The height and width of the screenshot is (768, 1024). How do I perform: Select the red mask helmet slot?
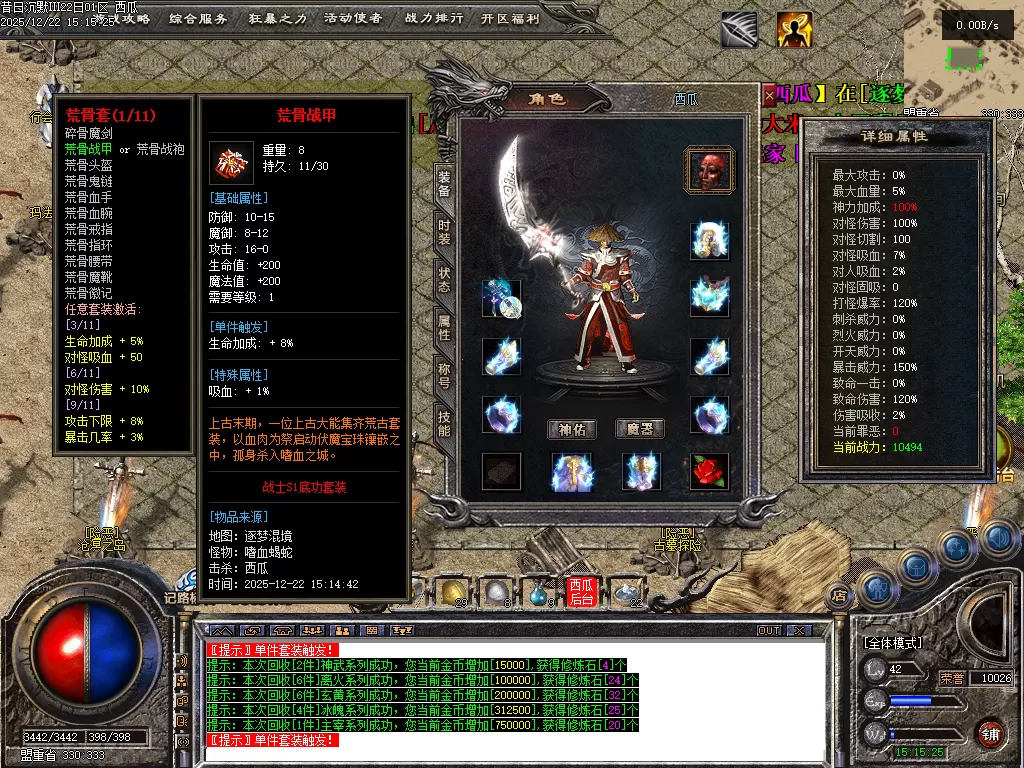tap(709, 169)
